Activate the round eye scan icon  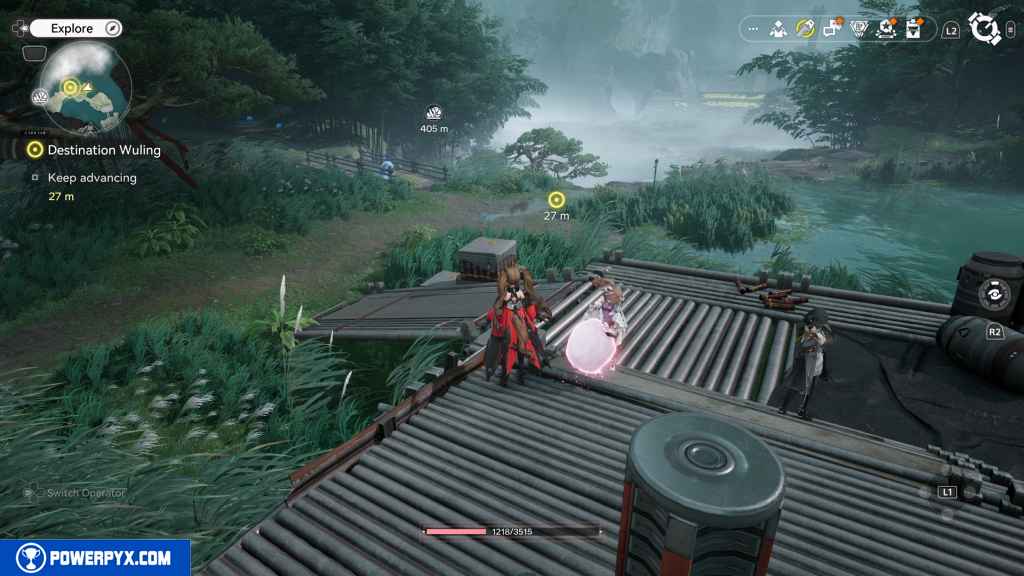(994, 294)
